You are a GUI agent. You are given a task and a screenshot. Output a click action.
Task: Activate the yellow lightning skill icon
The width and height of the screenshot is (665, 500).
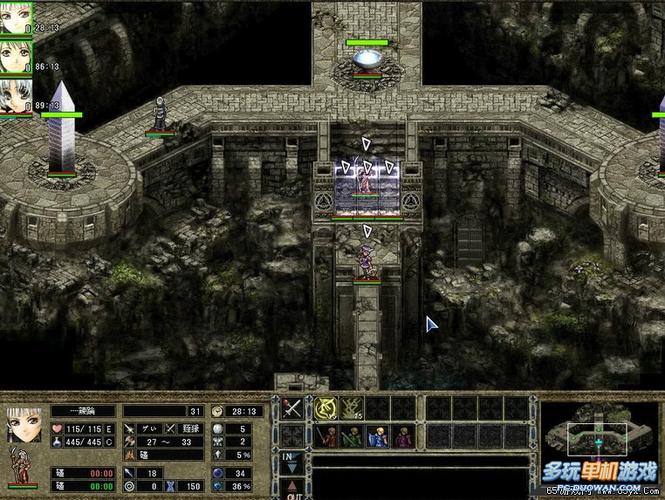click(x=351, y=408)
